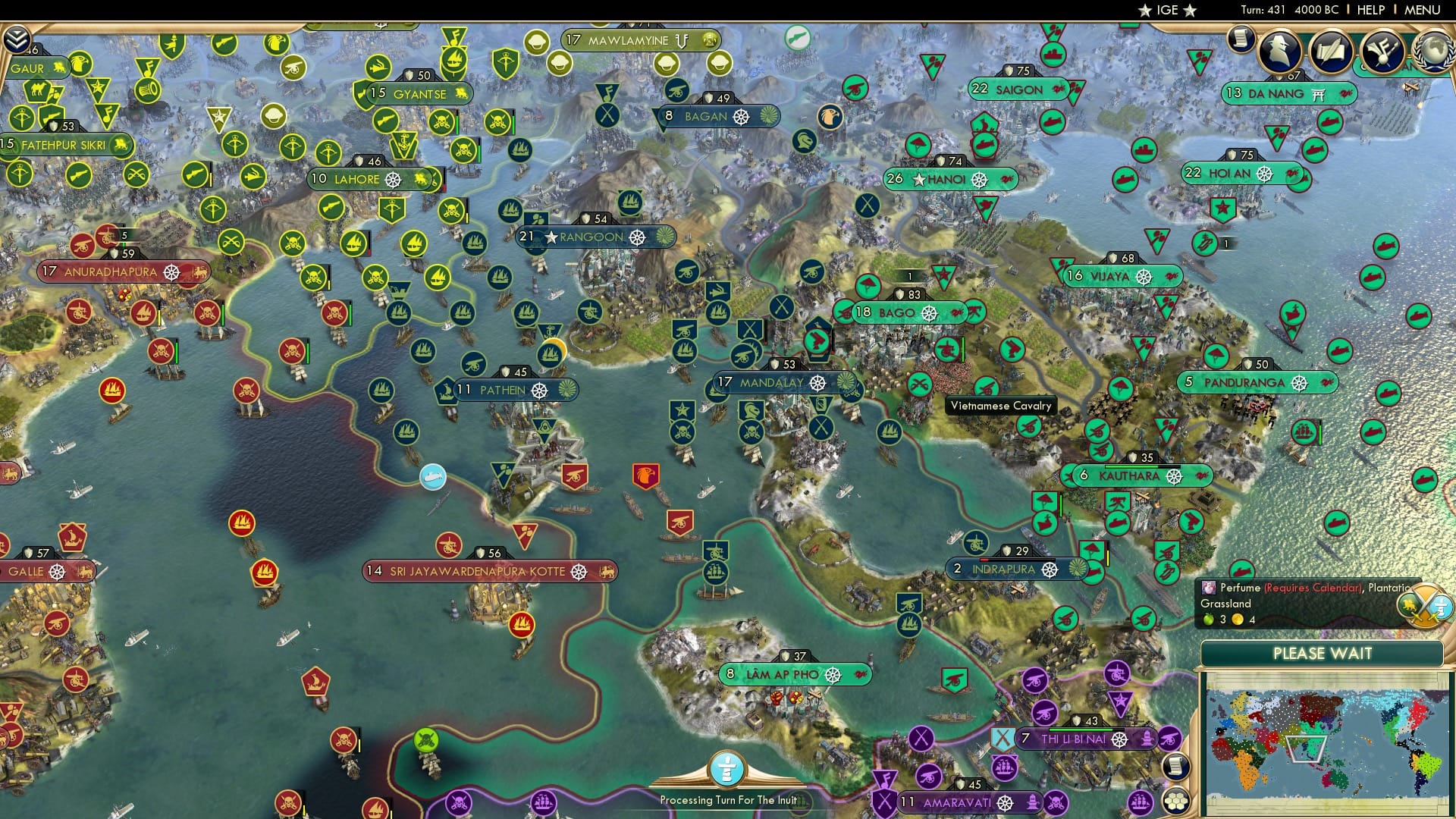
Task: Click the Mawlamyine city production icon
Action: tap(710, 40)
